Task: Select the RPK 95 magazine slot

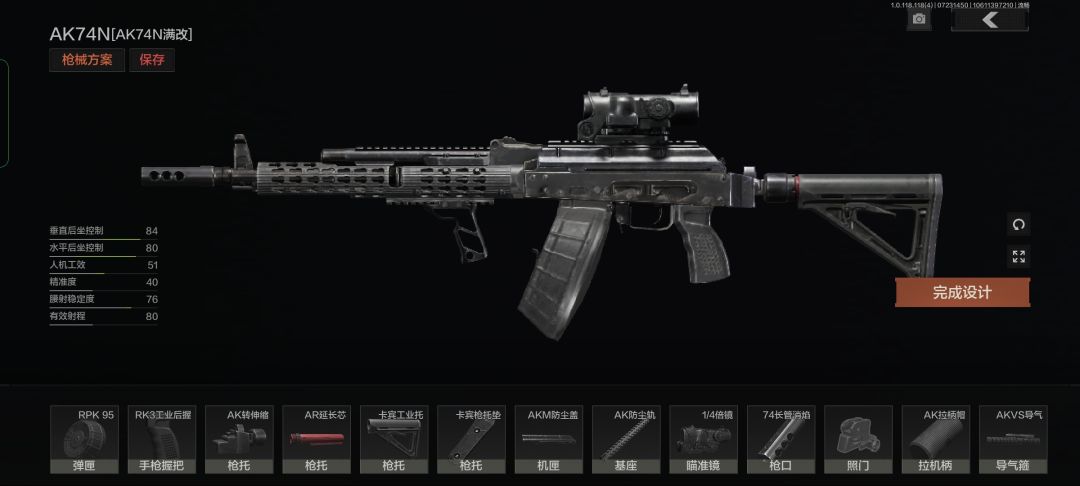Action: click(x=85, y=440)
